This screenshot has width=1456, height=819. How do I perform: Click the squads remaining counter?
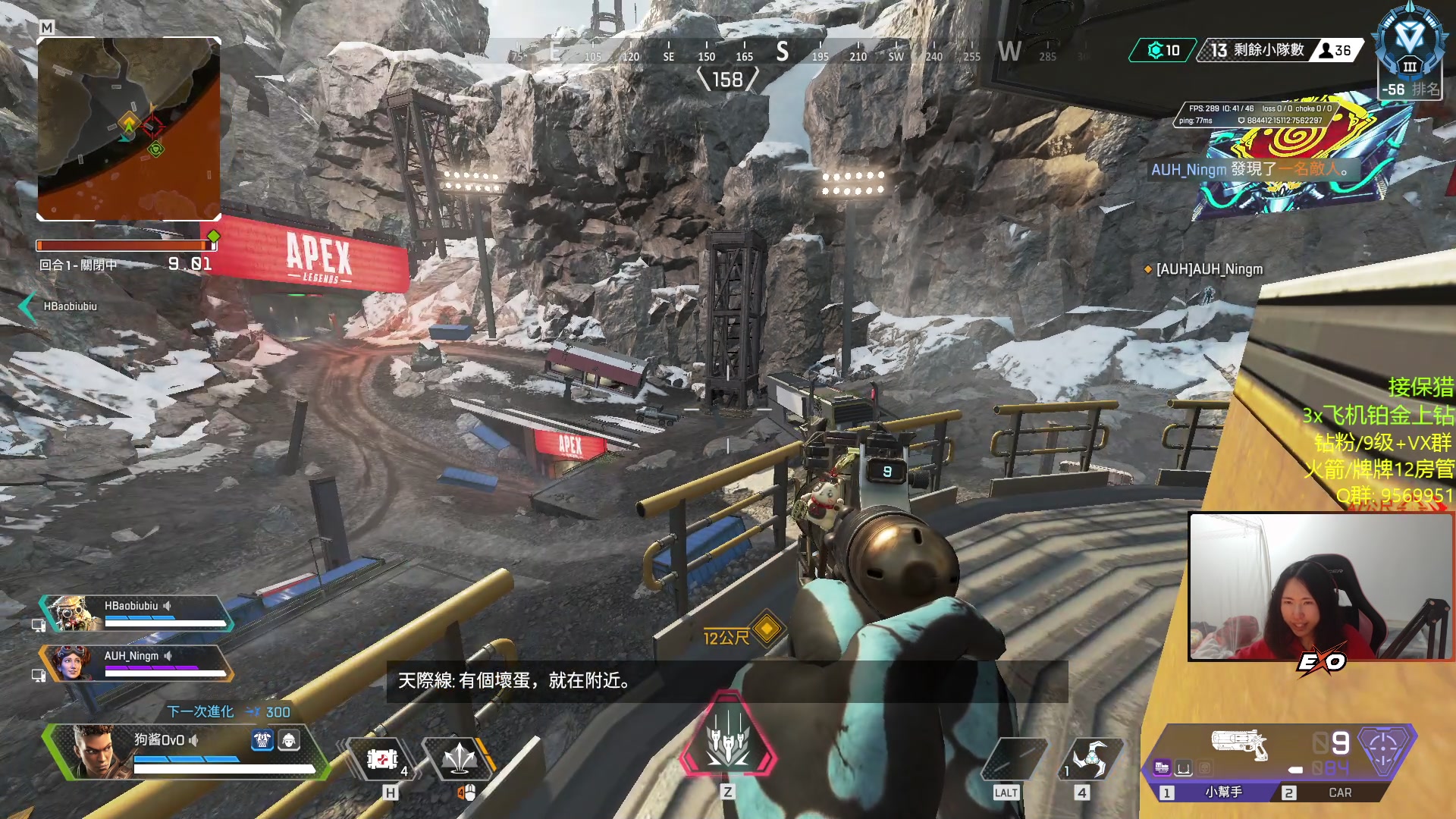(1257, 50)
